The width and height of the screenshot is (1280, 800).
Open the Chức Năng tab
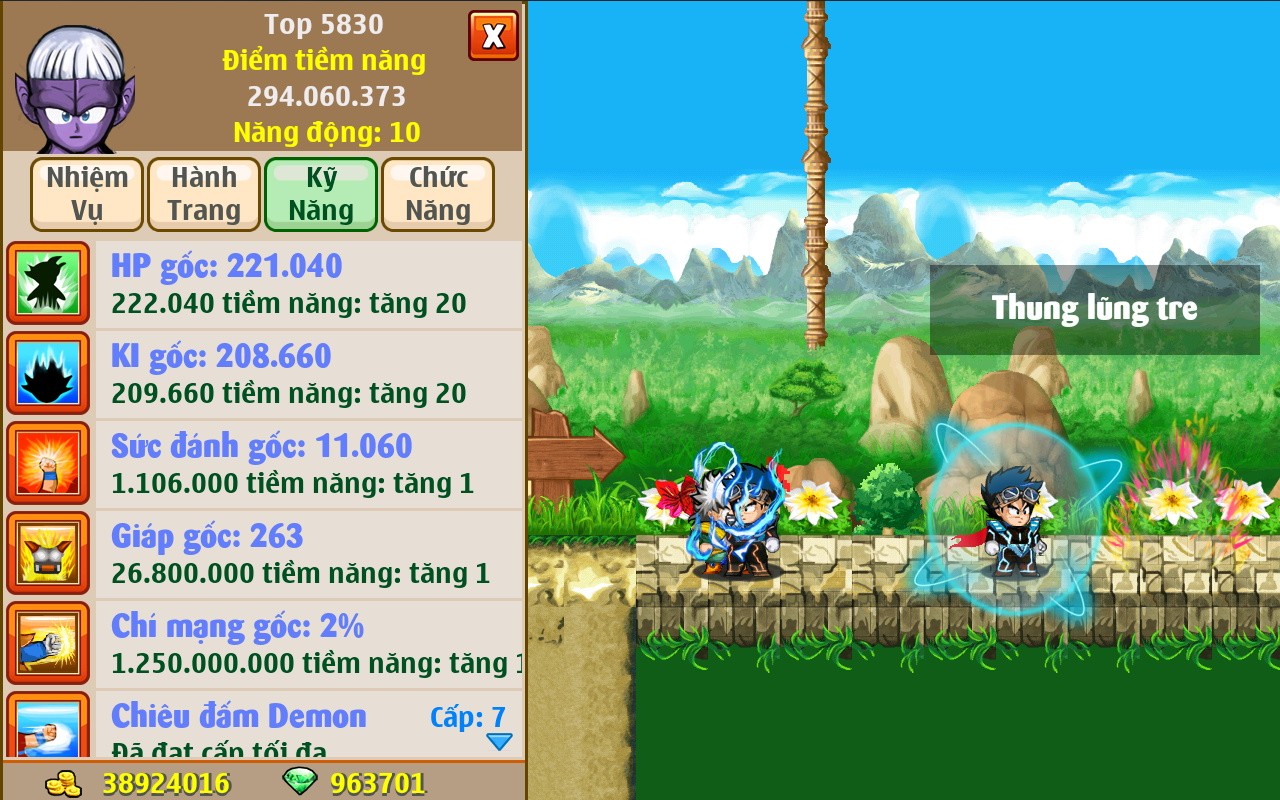(x=437, y=194)
